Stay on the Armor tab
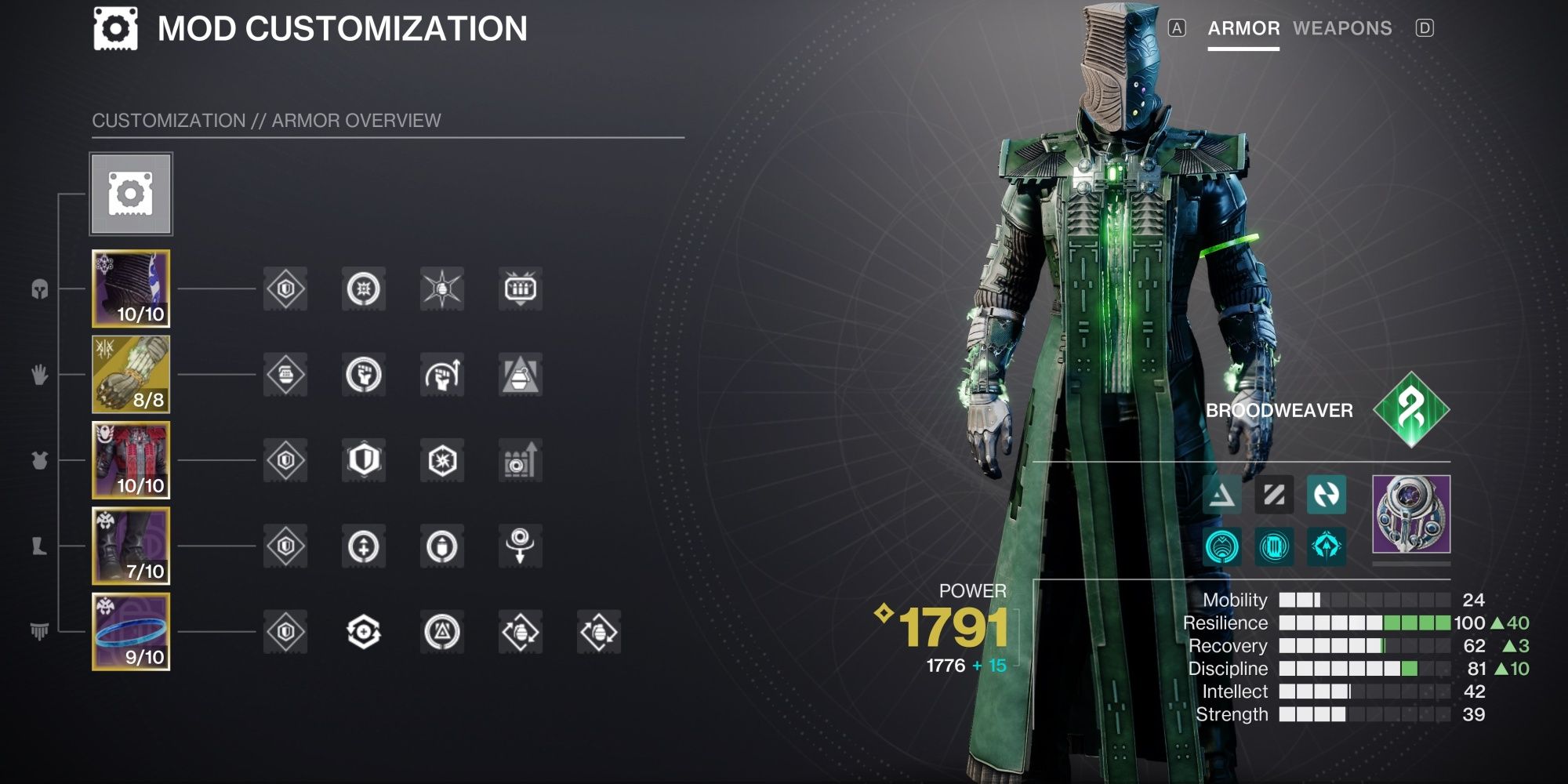The width and height of the screenshot is (1568, 784). [1245, 28]
